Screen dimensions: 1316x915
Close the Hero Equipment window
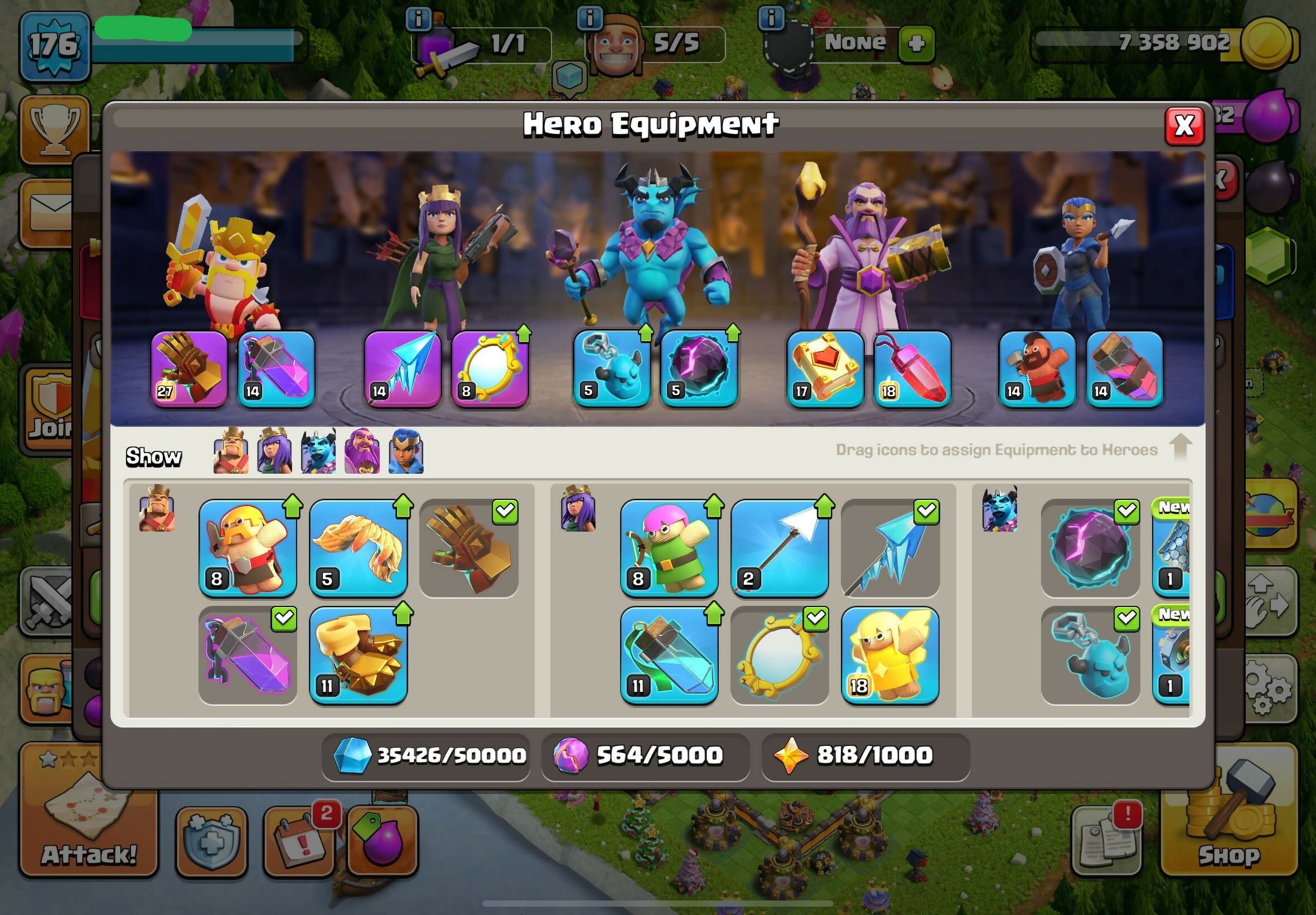(x=1184, y=126)
